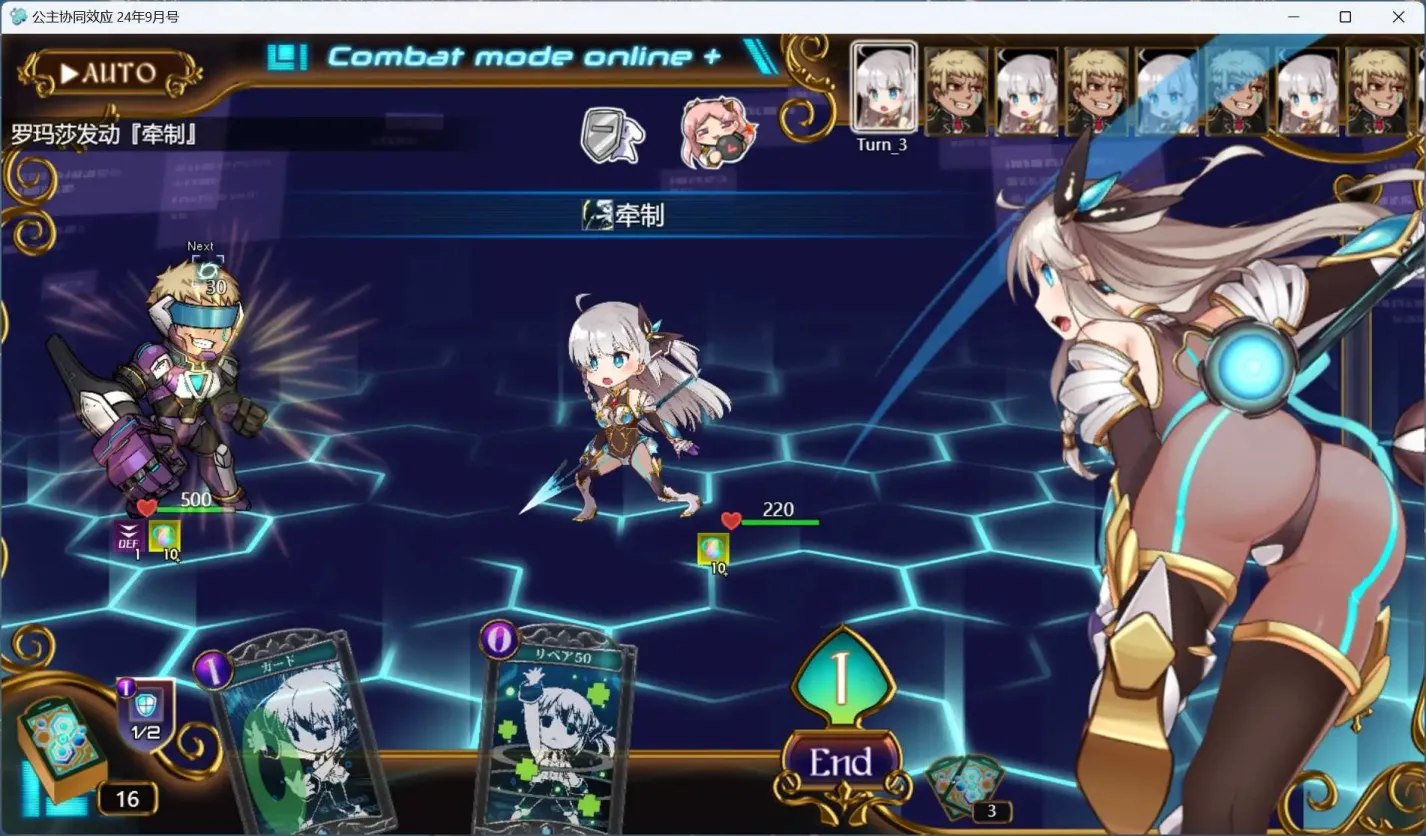Click the 牵制 skill banner icon
This screenshot has width=1426, height=836.
[x=597, y=213]
